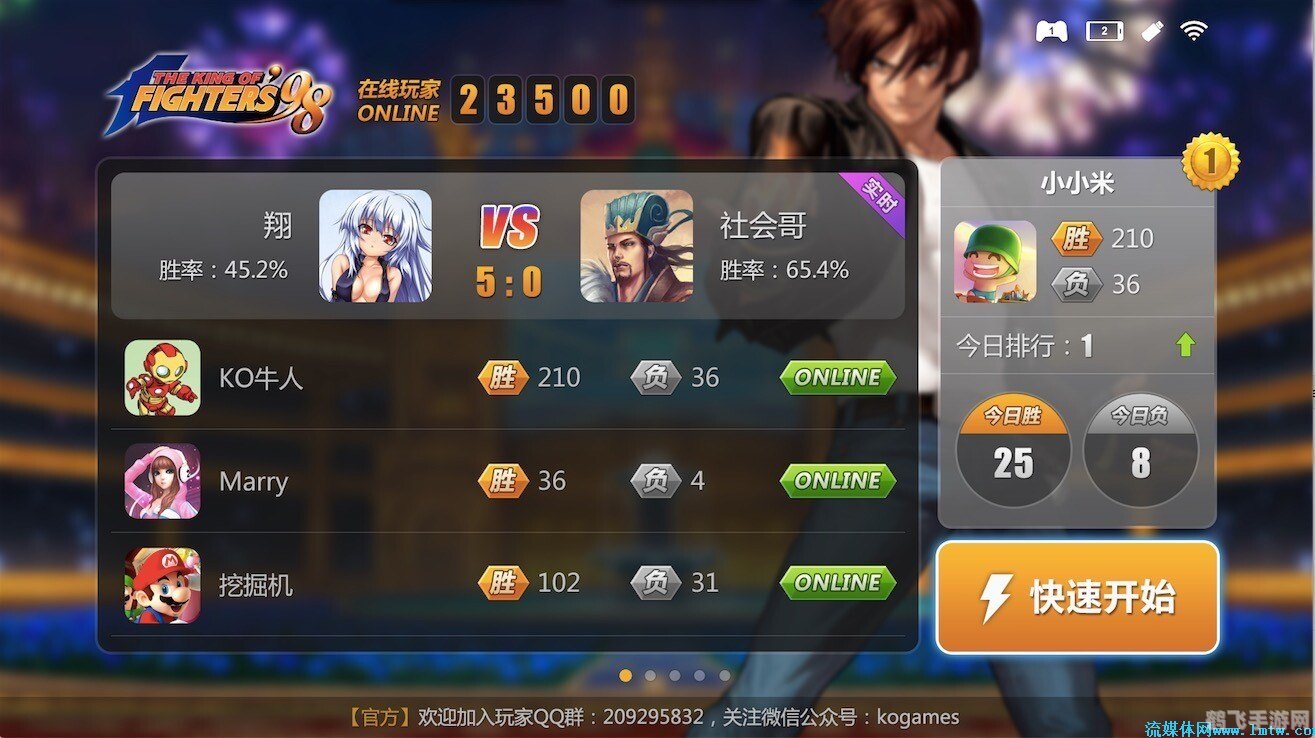Select the first pagination dot

625,676
